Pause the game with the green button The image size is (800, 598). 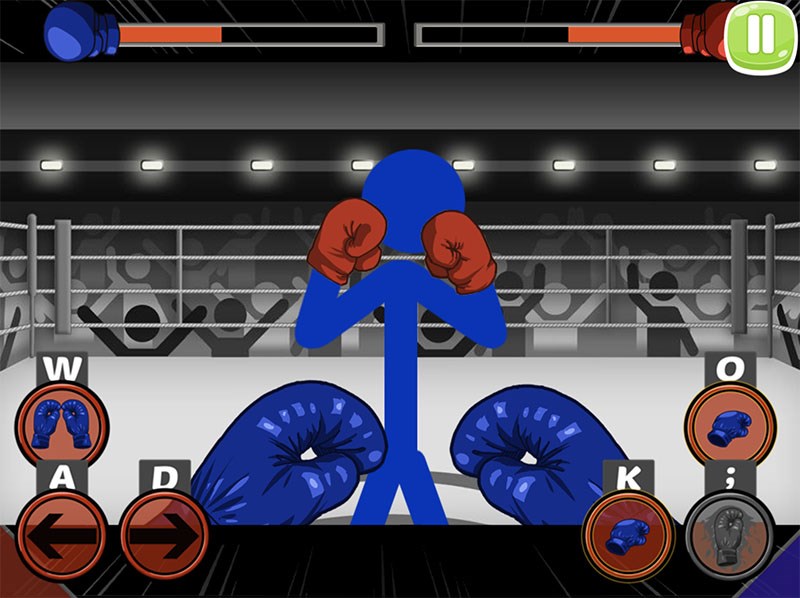click(x=761, y=36)
